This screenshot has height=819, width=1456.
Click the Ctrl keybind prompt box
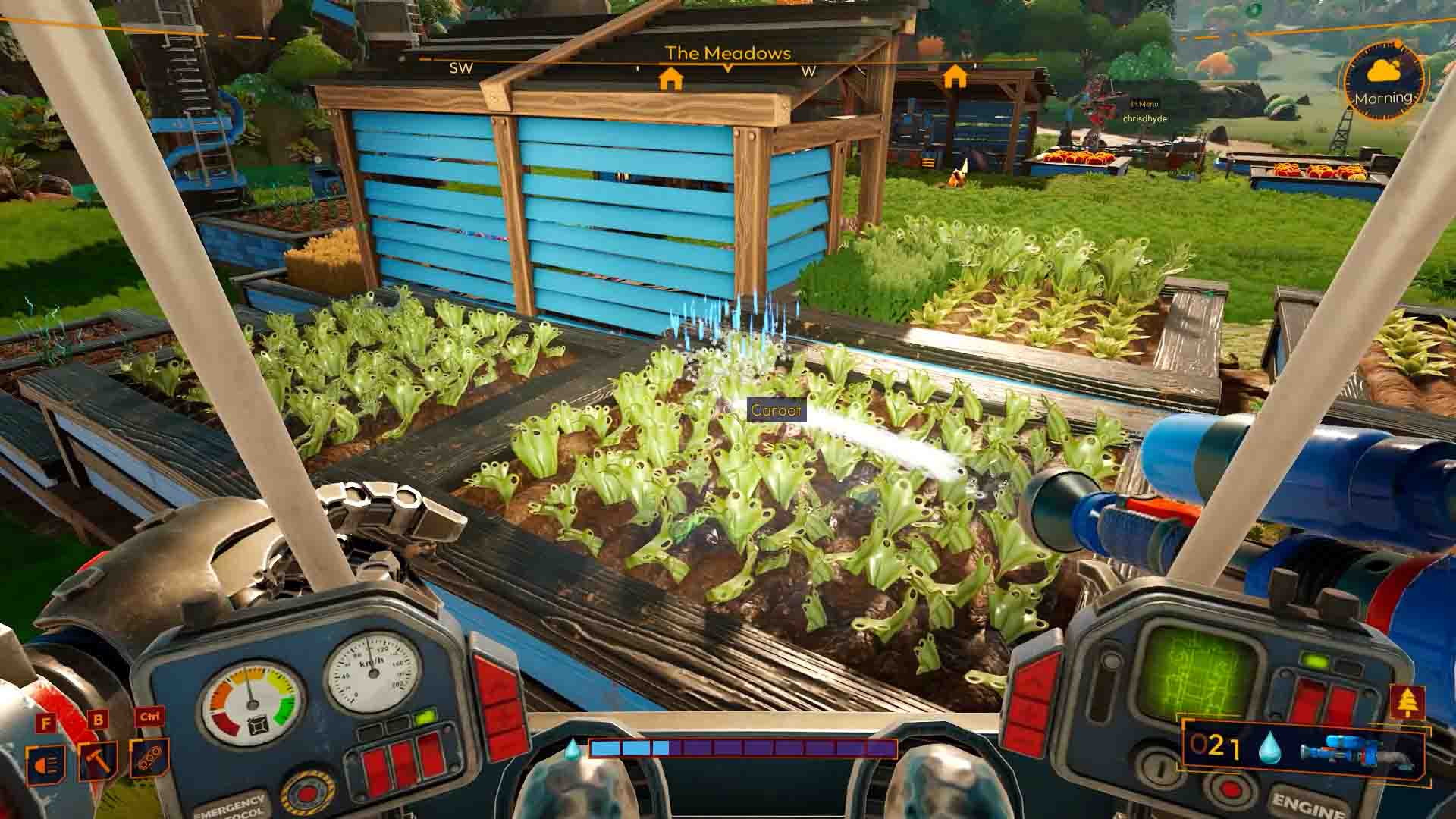150,717
